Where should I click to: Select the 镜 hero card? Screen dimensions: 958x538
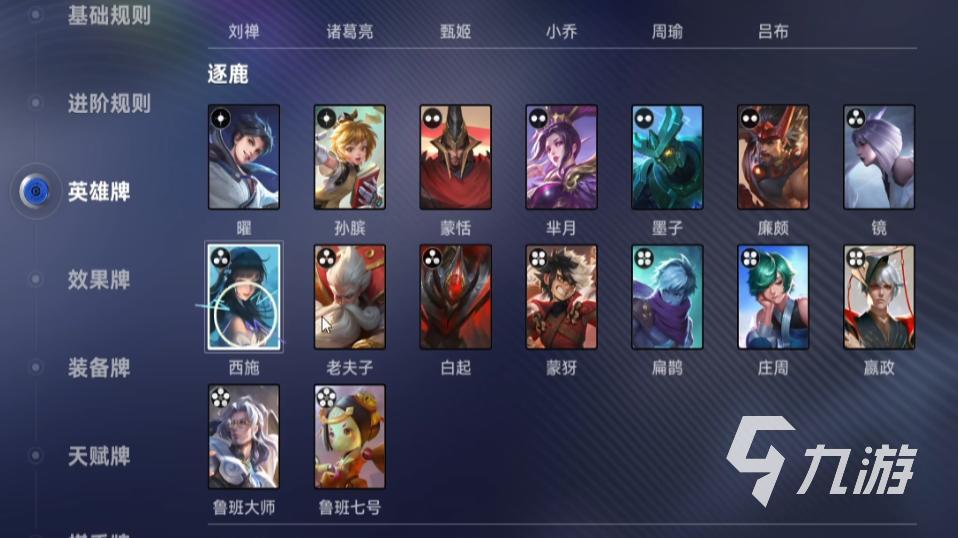click(x=879, y=157)
